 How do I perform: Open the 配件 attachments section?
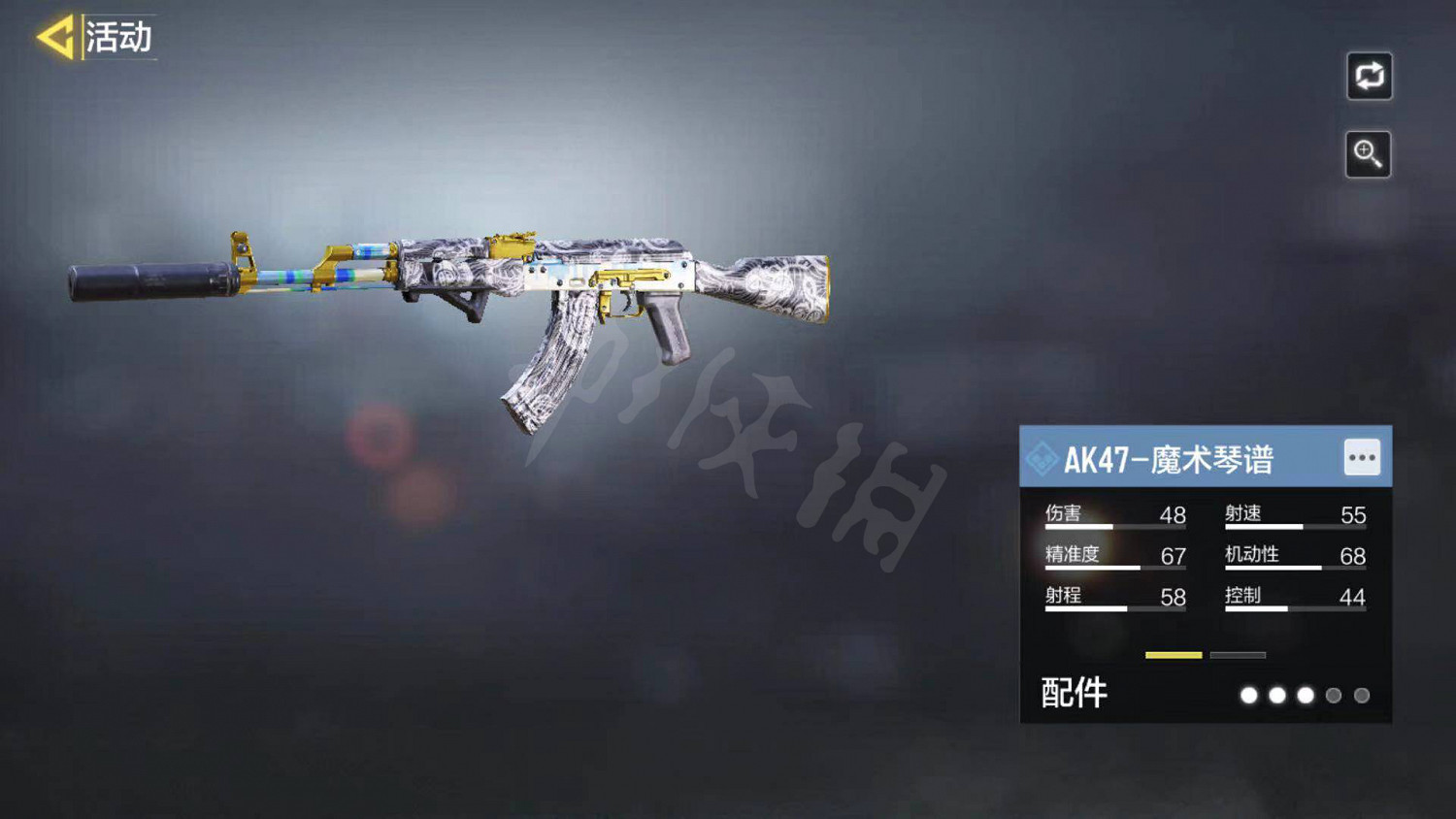pos(1074,694)
